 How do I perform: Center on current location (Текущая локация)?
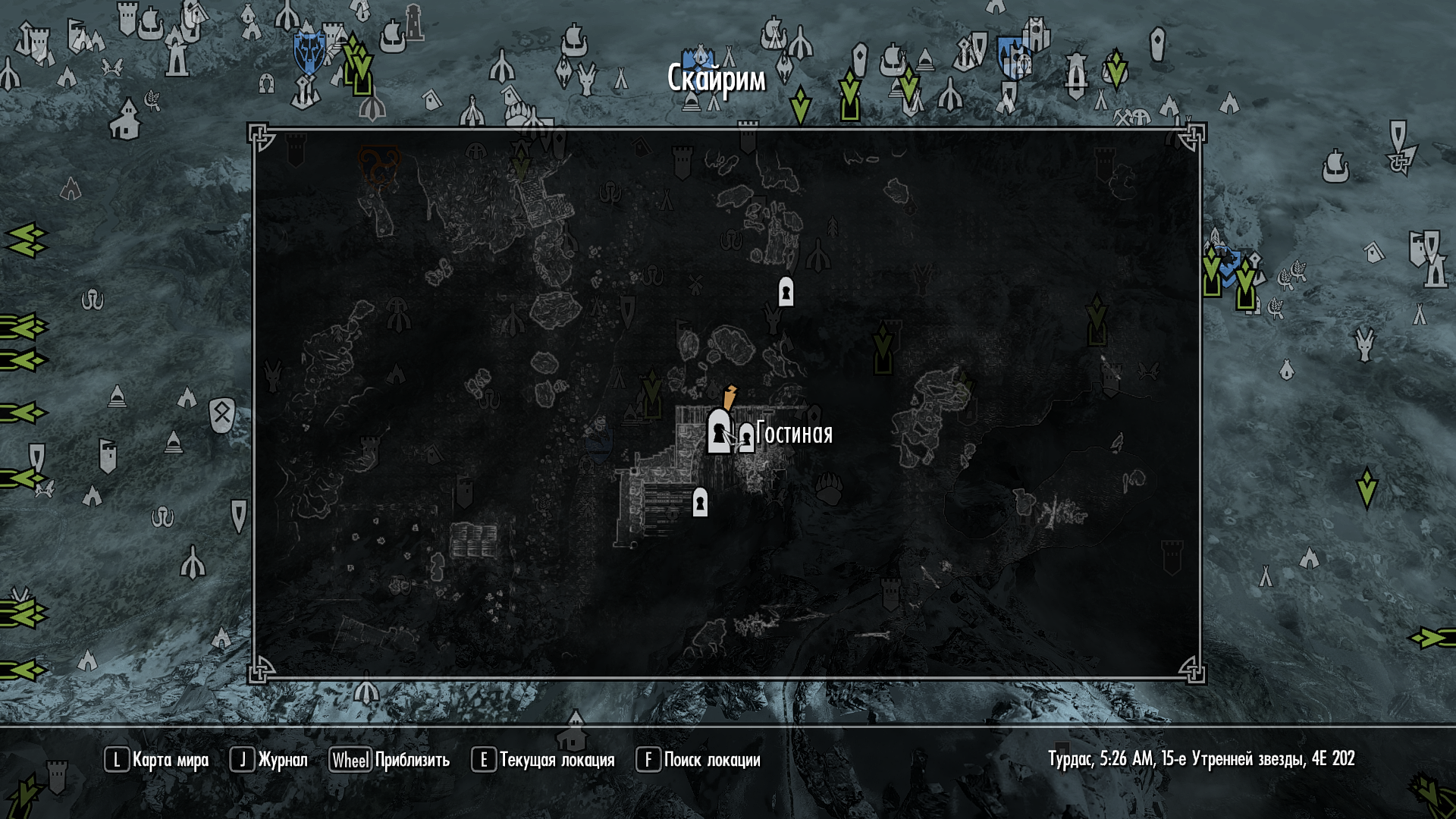[543, 760]
